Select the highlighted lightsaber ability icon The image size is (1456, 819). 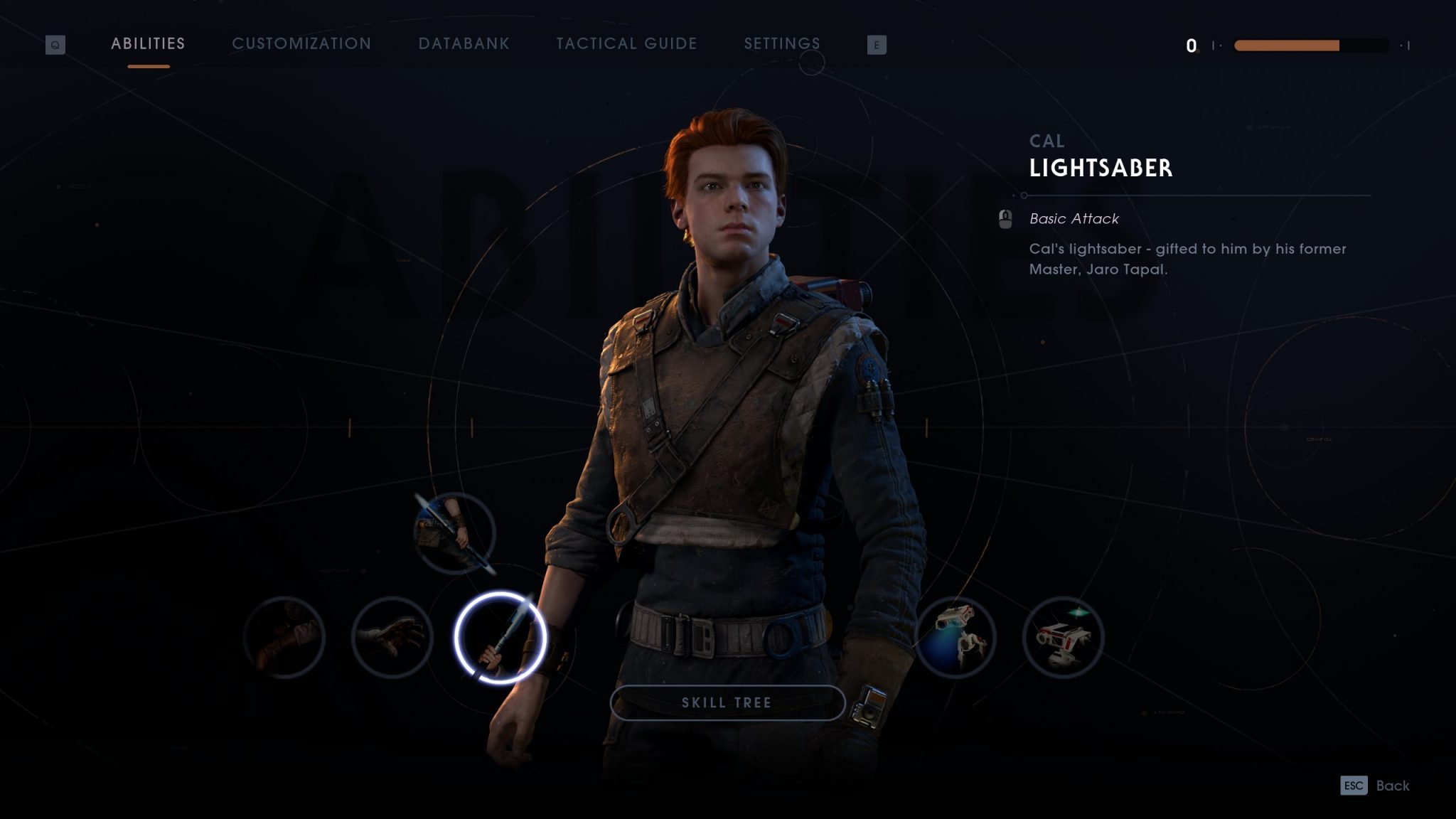500,637
